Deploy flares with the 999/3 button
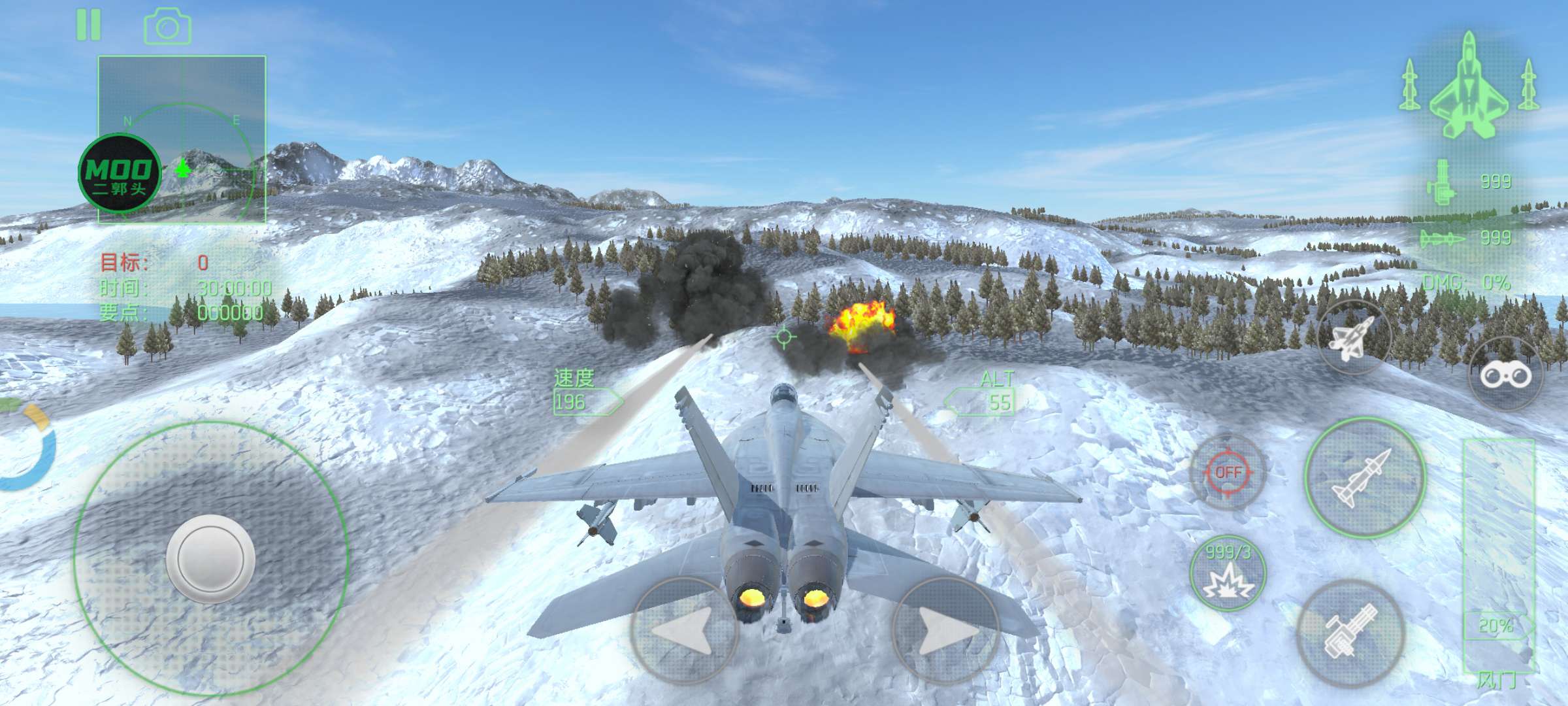The image size is (1568, 706). [1228, 573]
